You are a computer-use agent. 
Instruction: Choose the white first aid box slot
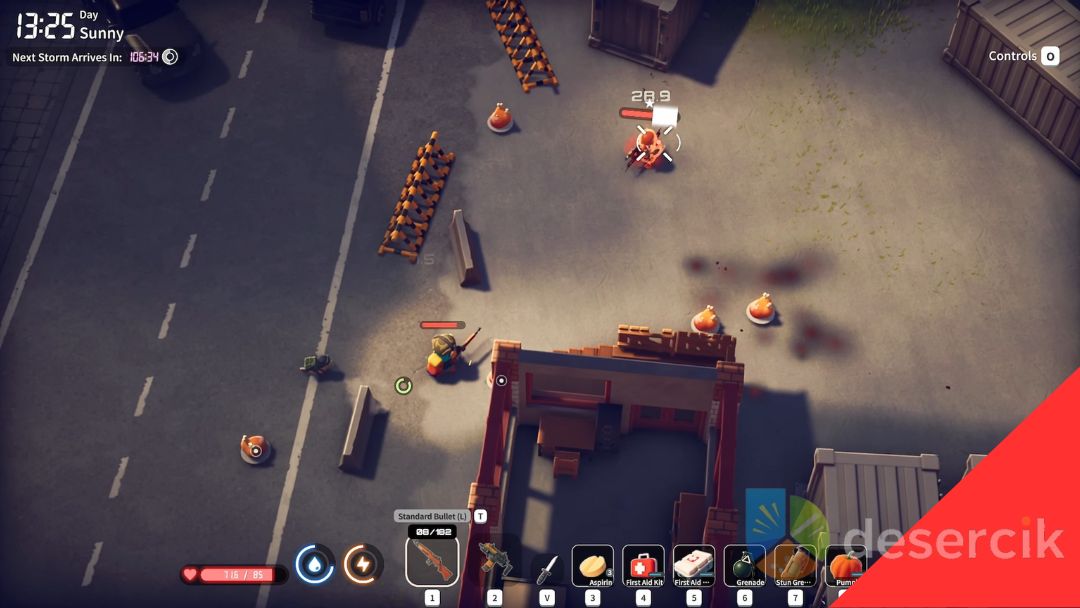pyautogui.click(x=694, y=565)
